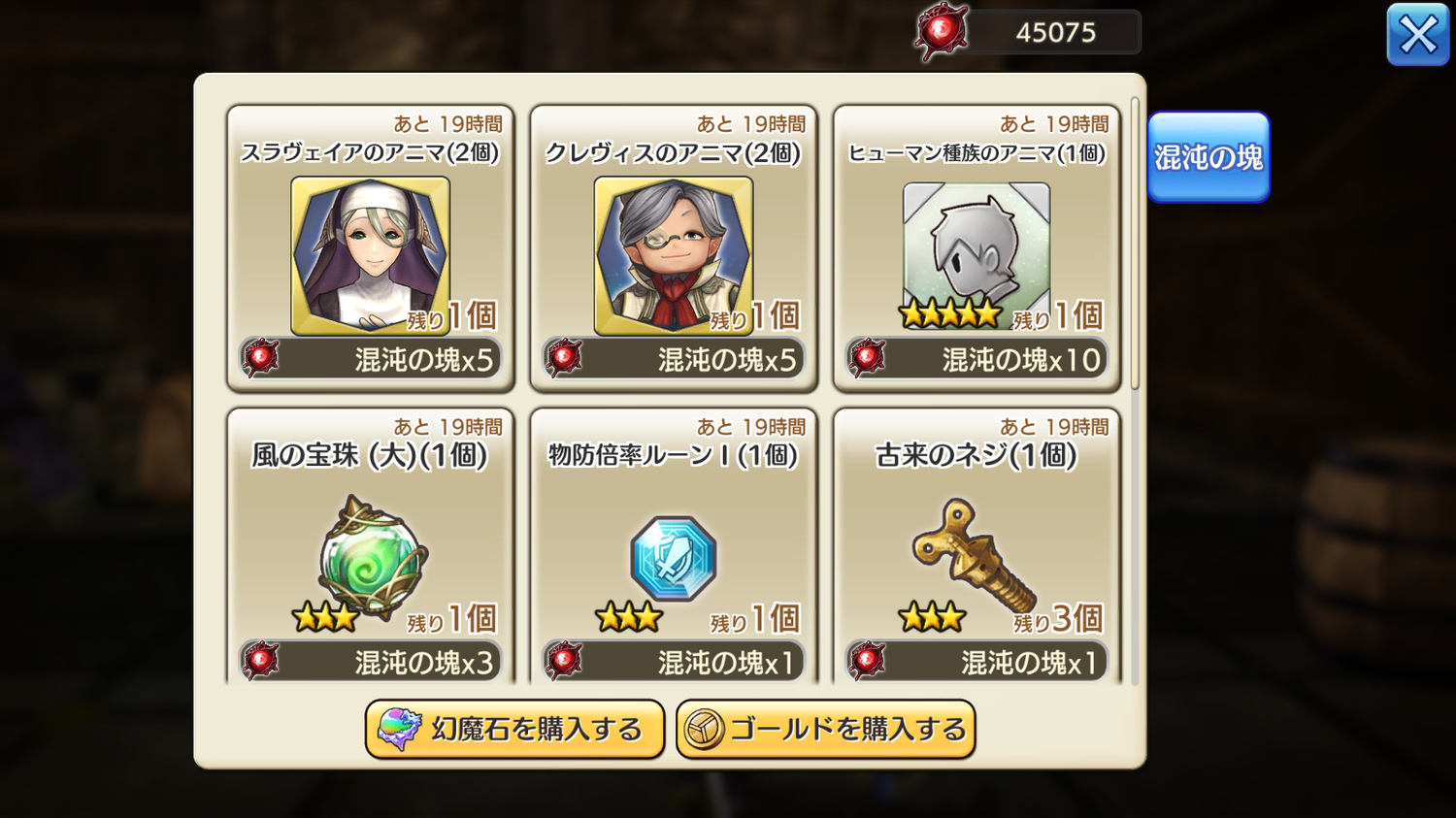Click the ゴールドを購入する button
Viewport: 1456px width, 818px height.
click(x=825, y=729)
